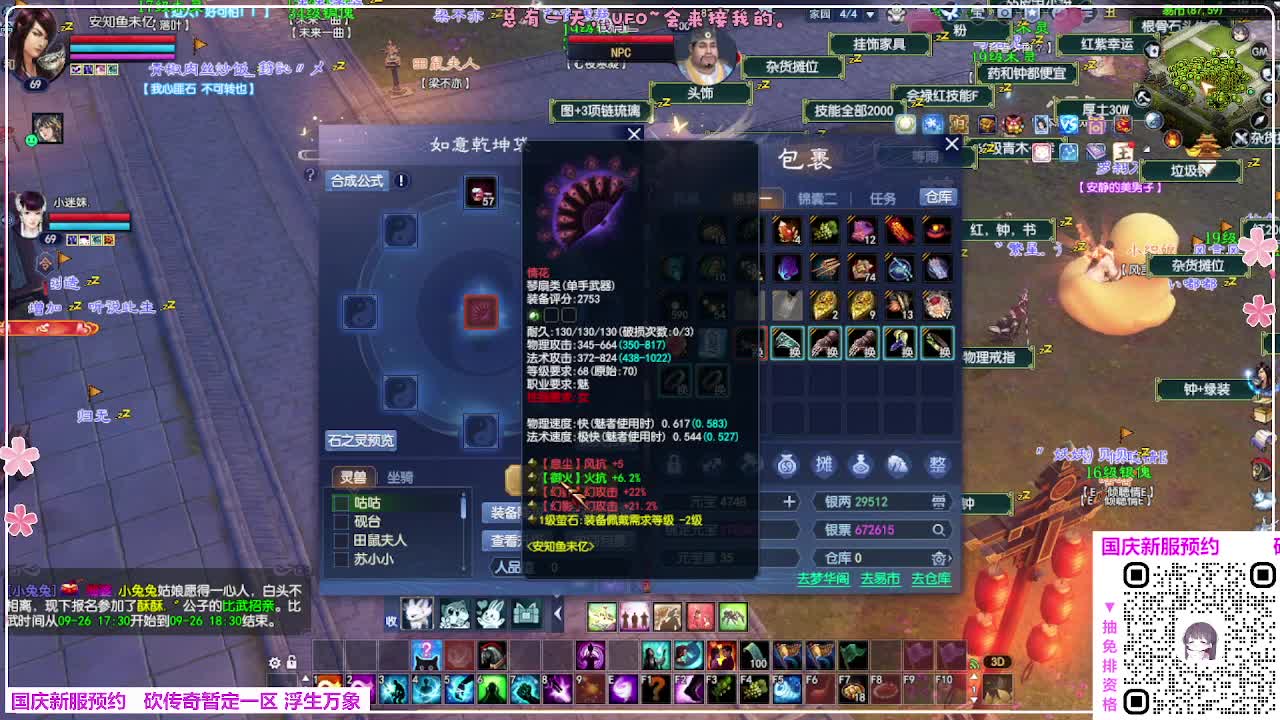This screenshot has height=720, width=1280.
Task: Click the settings gear near the skill hotbar
Action: click(x=275, y=663)
